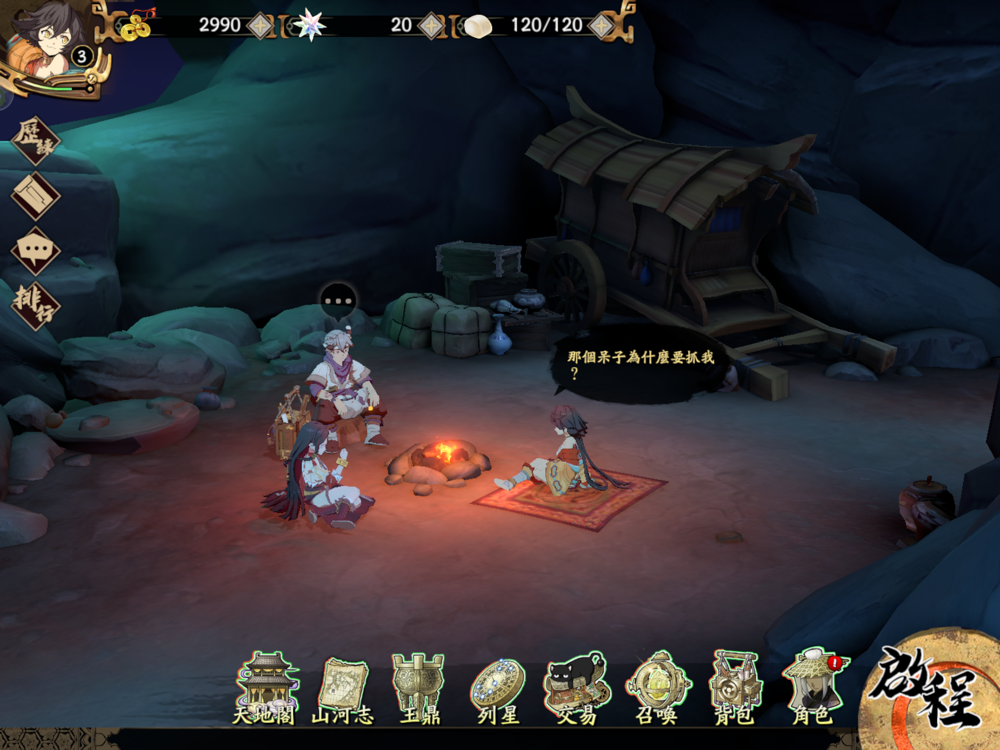This screenshot has width=1000, height=750.
Task: Open the 山河志 map scroll
Action: tap(342, 687)
